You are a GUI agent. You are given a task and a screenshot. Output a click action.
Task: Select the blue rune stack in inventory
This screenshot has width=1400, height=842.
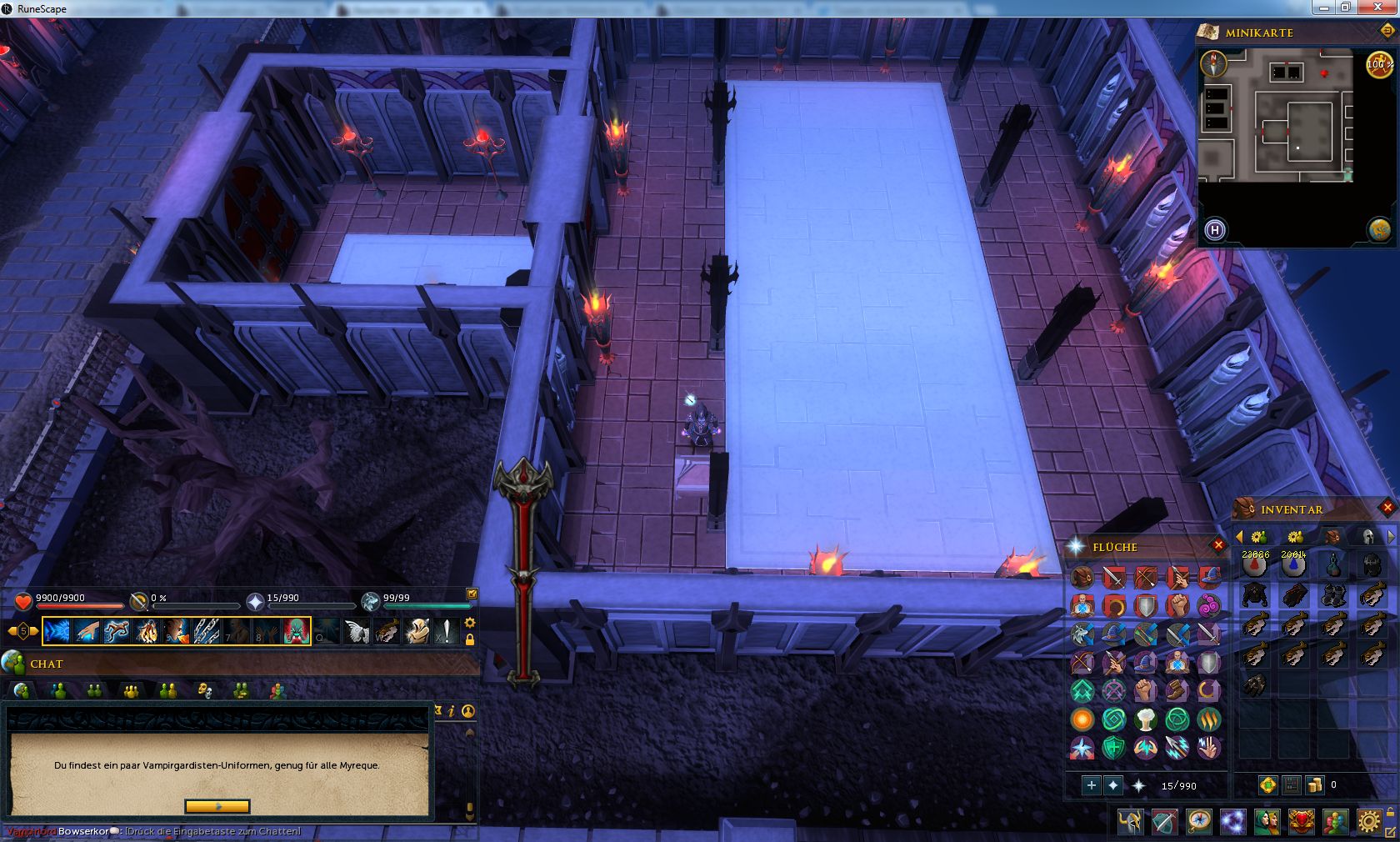pos(1293,566)
